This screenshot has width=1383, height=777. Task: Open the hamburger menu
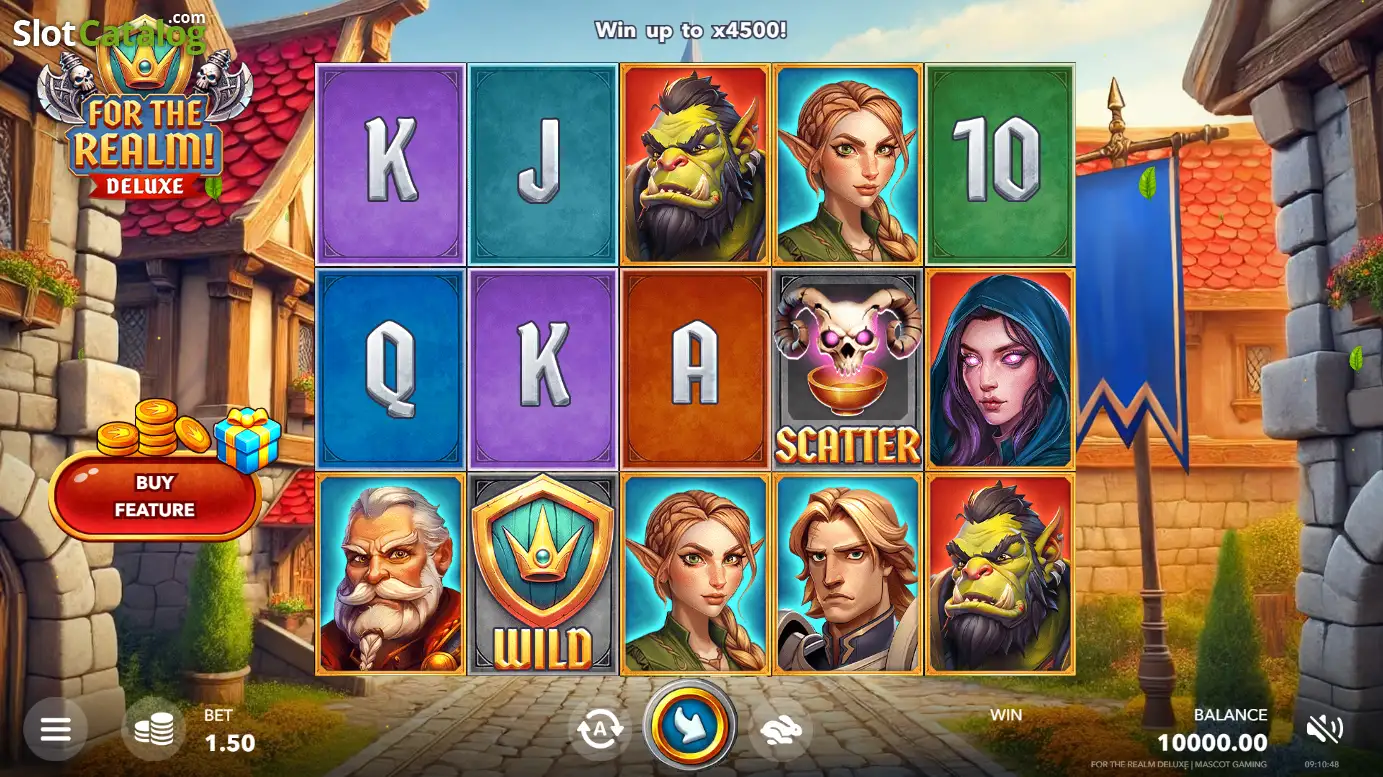pyautogui.click(x=56, y=729)
